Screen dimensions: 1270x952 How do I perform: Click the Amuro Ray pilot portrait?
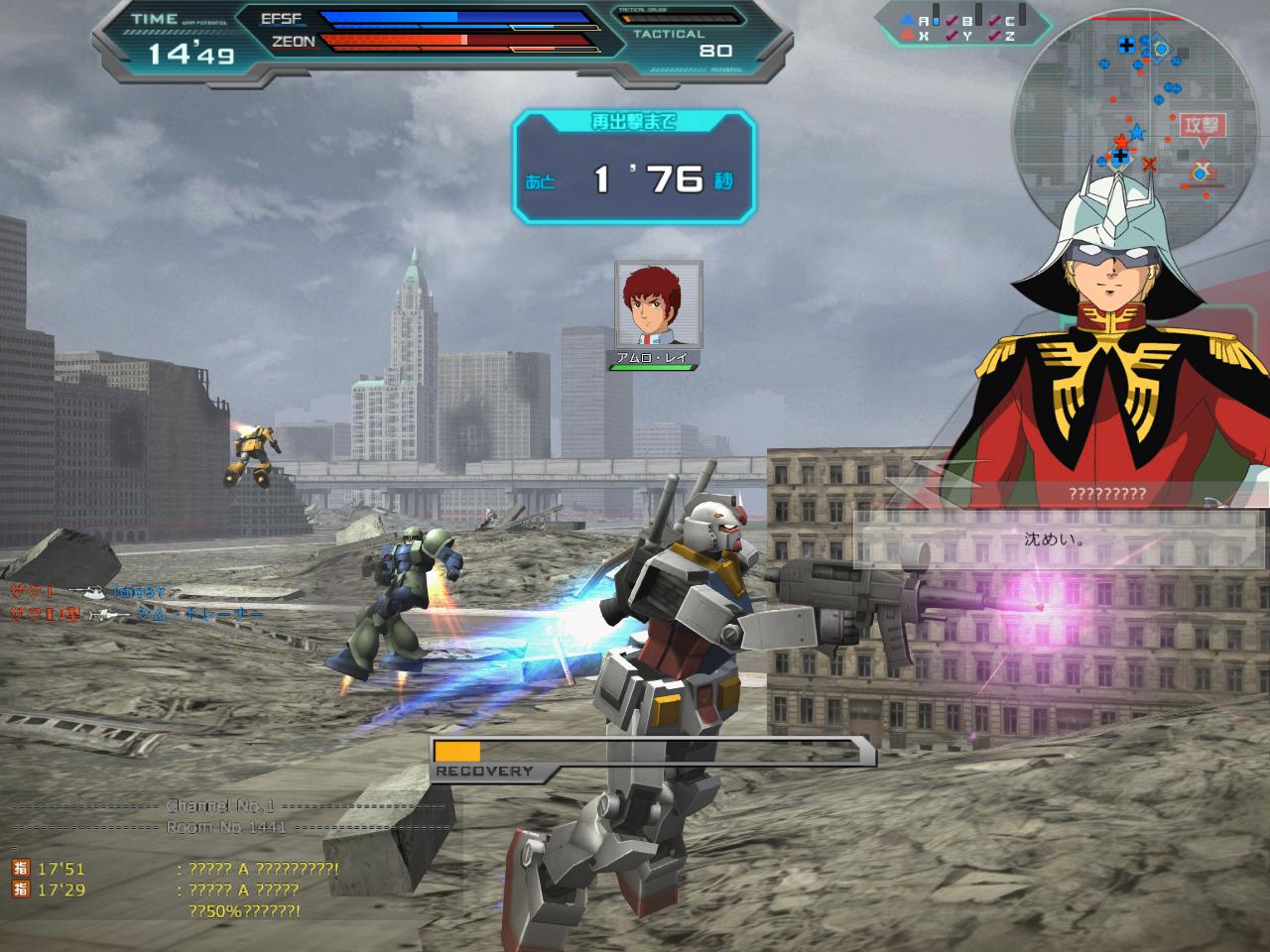(x=658, y=303)
